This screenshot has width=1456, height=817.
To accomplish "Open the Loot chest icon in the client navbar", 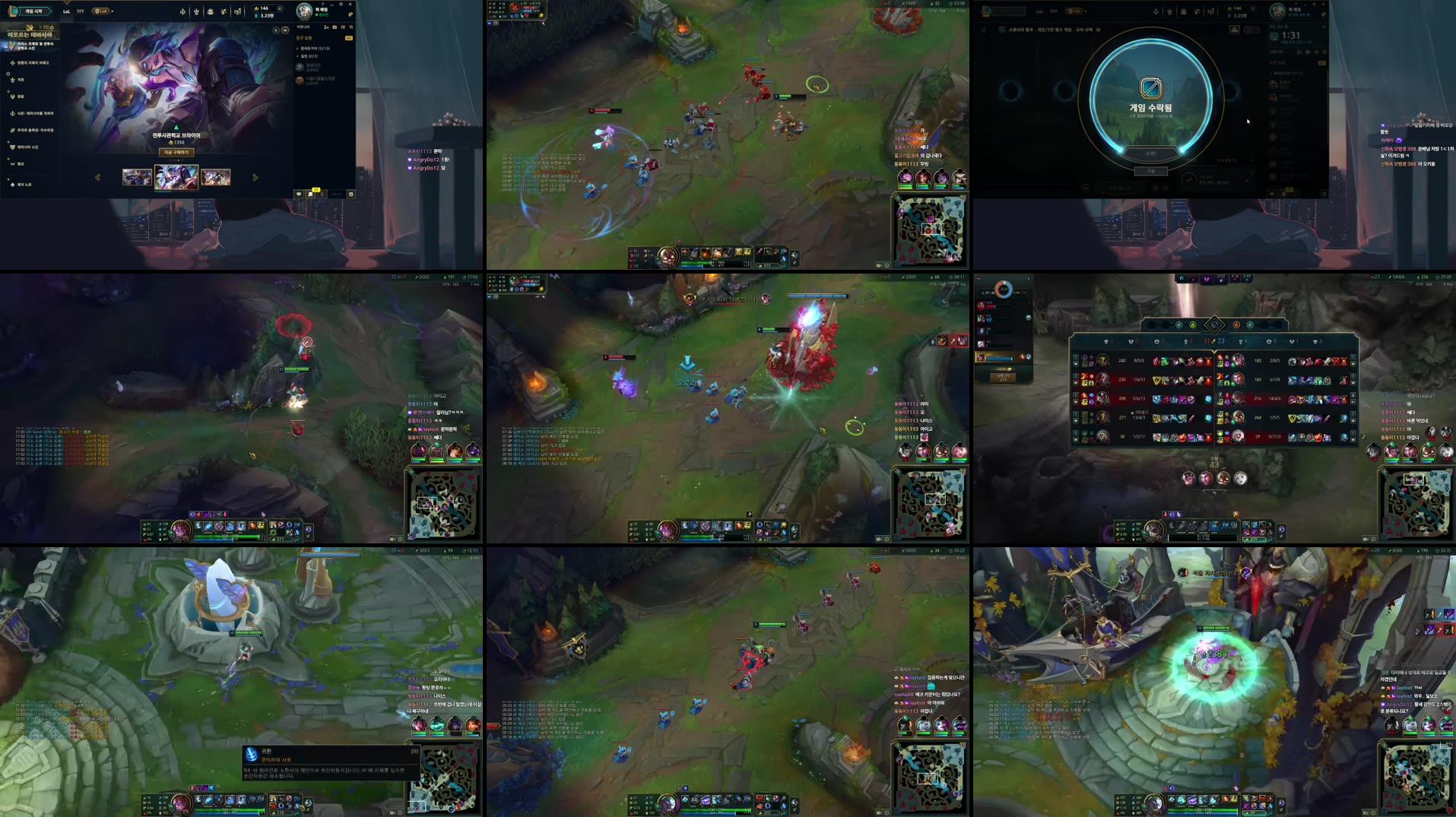I will [210, 12].
